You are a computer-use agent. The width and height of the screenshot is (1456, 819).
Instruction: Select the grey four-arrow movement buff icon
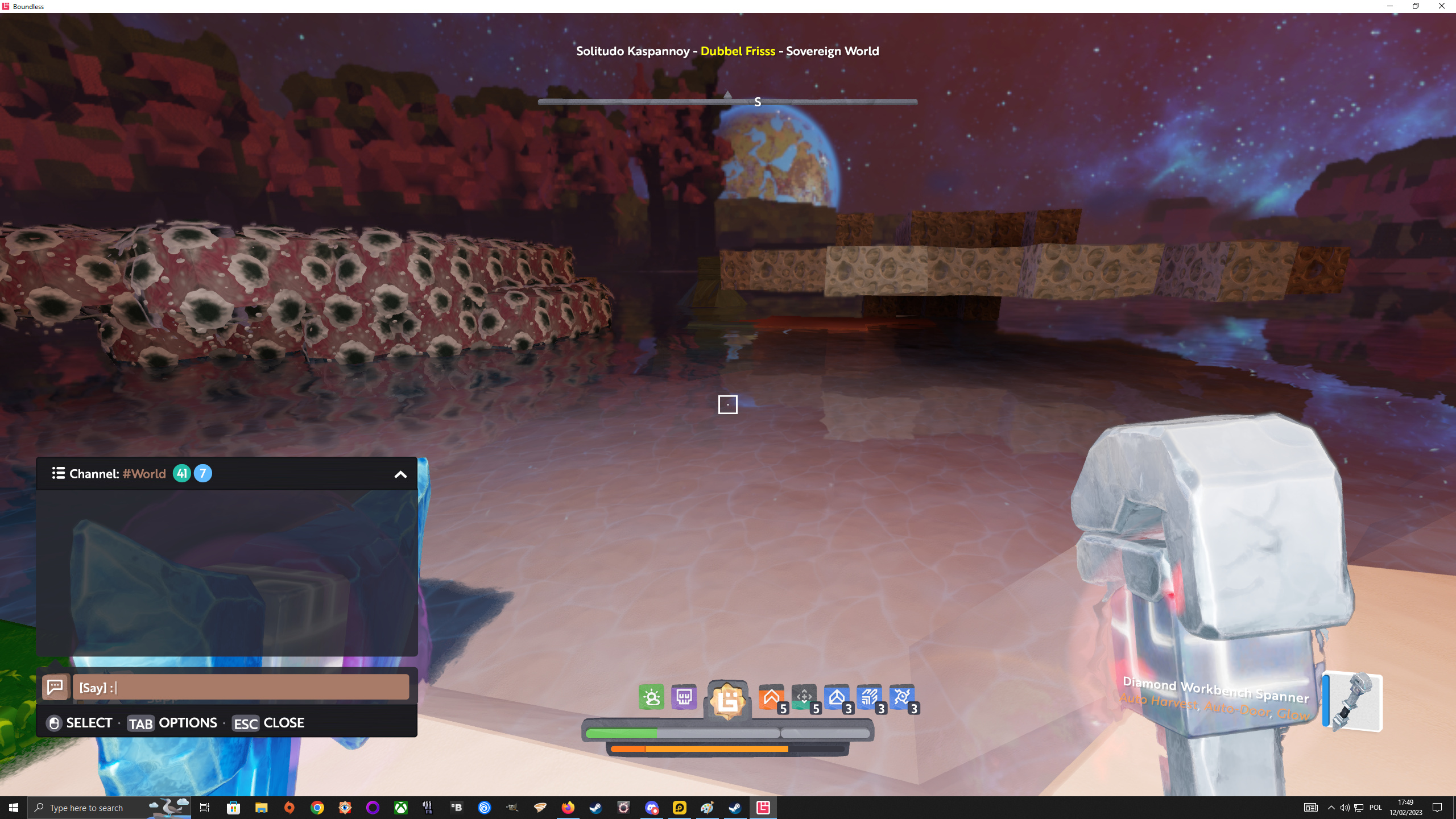point(804,697)
